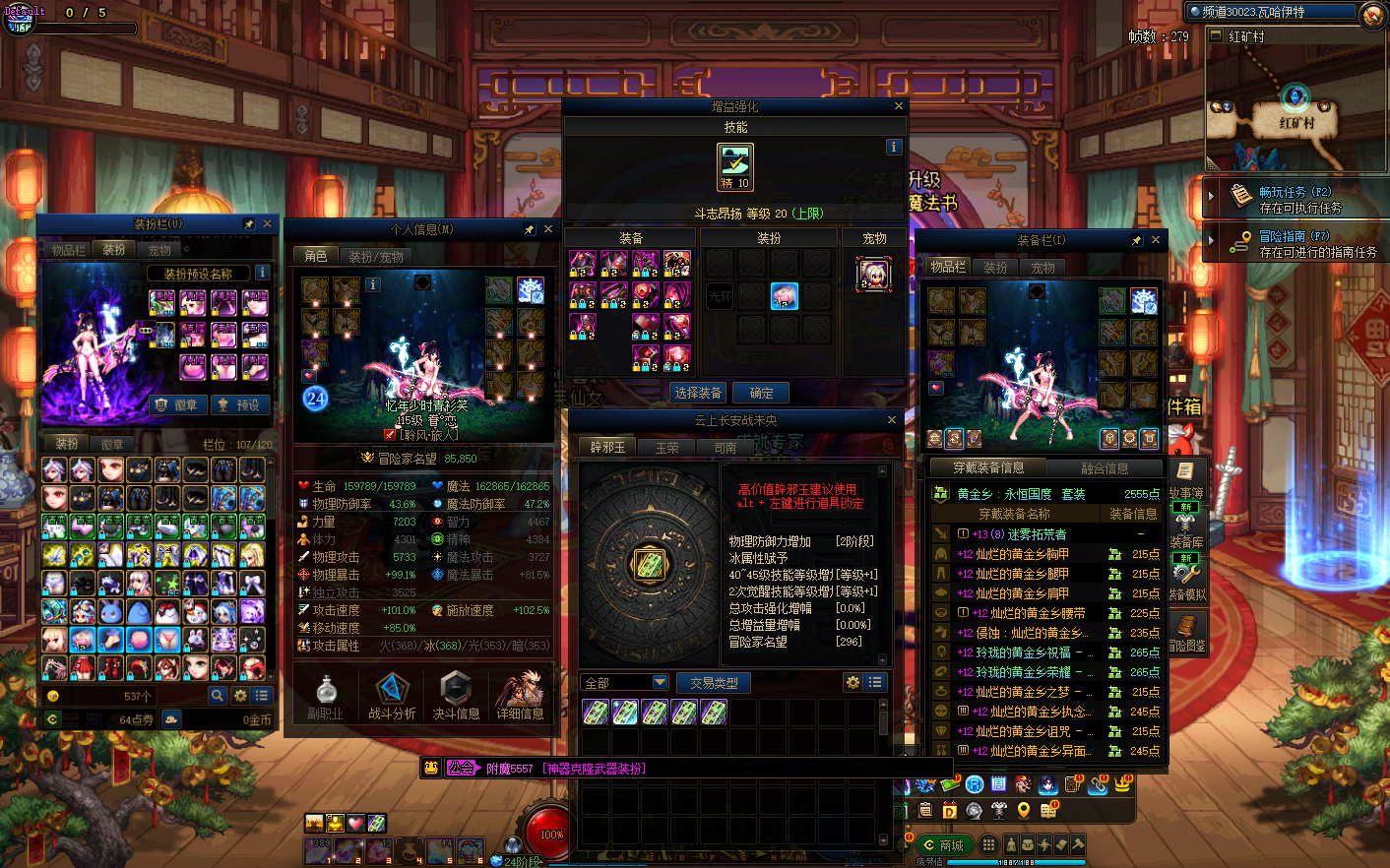Screen dimensions: 1390x868
Task: Close the 个人信息 window
Action: (548, 229)
